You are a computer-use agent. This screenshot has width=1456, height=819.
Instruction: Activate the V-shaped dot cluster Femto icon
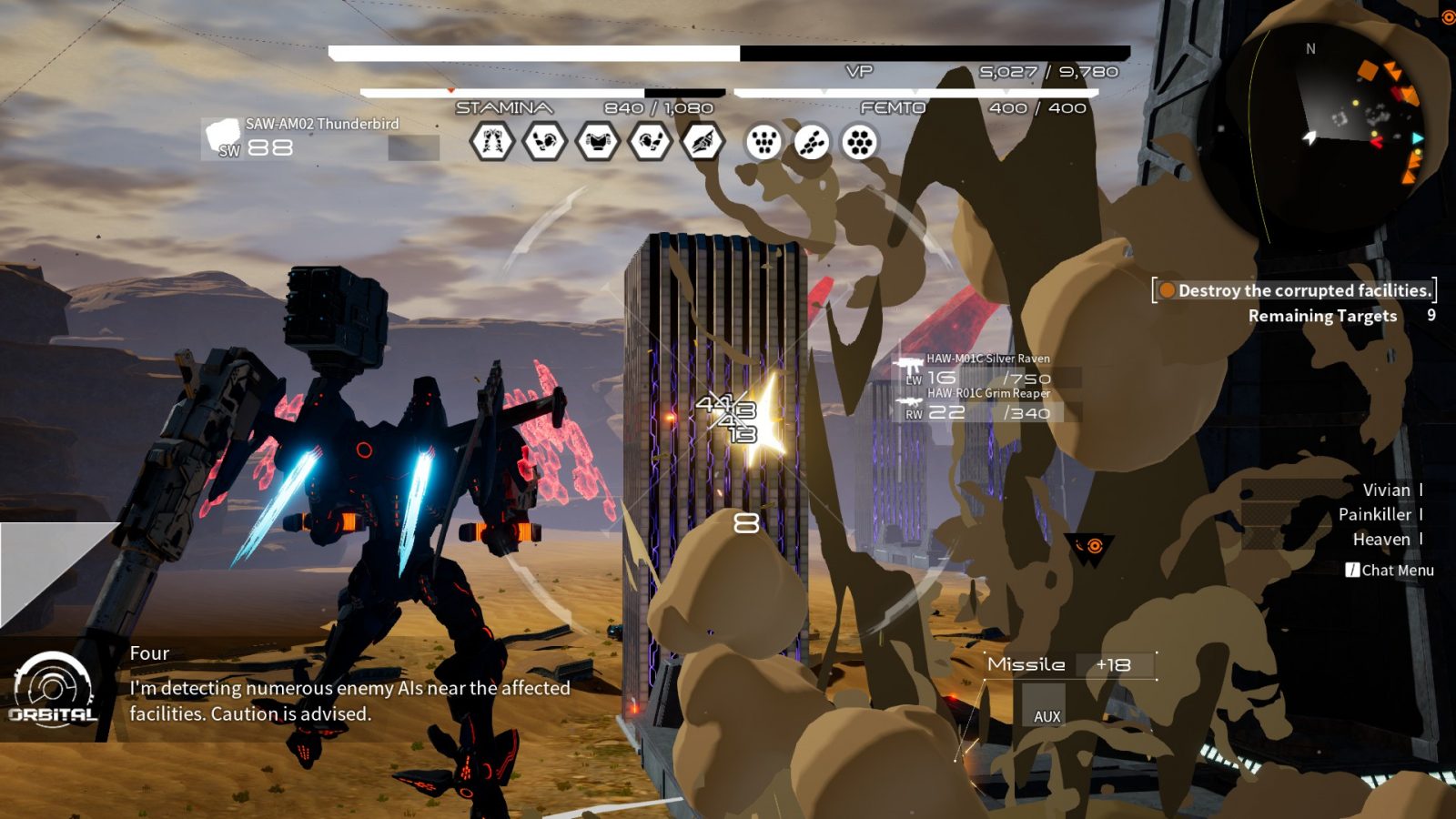tap(763, 142)
